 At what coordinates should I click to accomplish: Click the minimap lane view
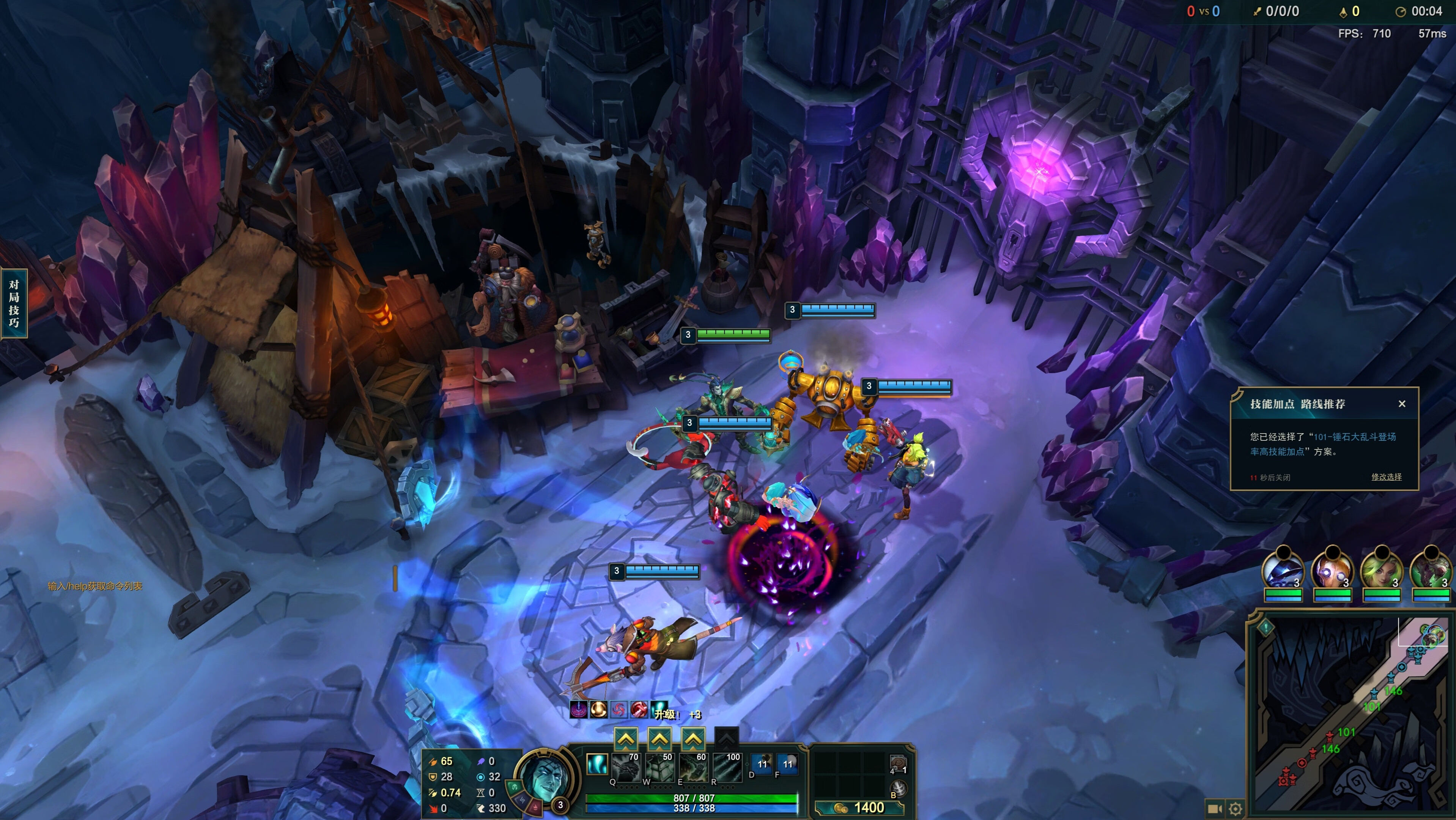coord(1351,713)
